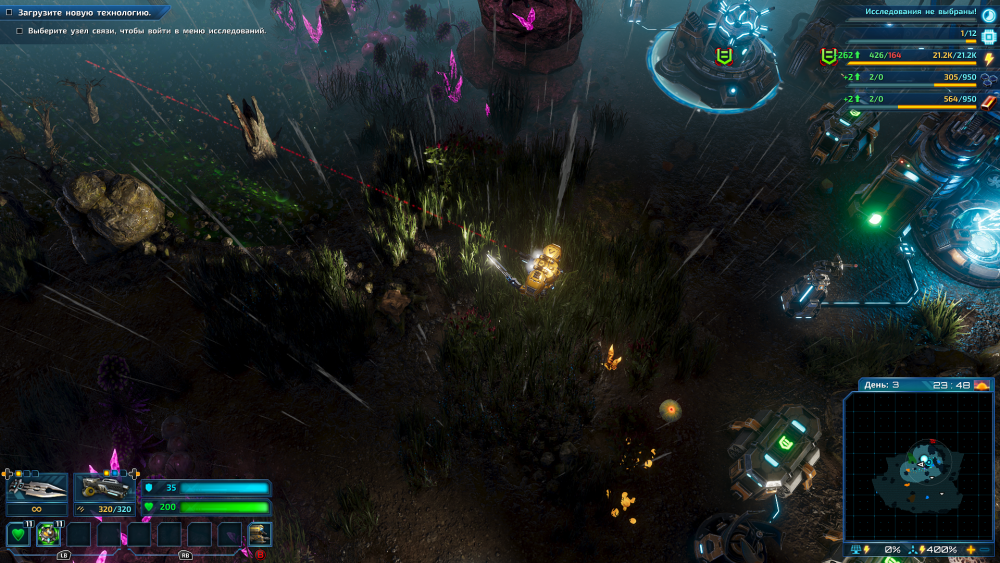Use the green heart repair item
This screenshot has height=563, width=1000.
(x=18, y=534)
